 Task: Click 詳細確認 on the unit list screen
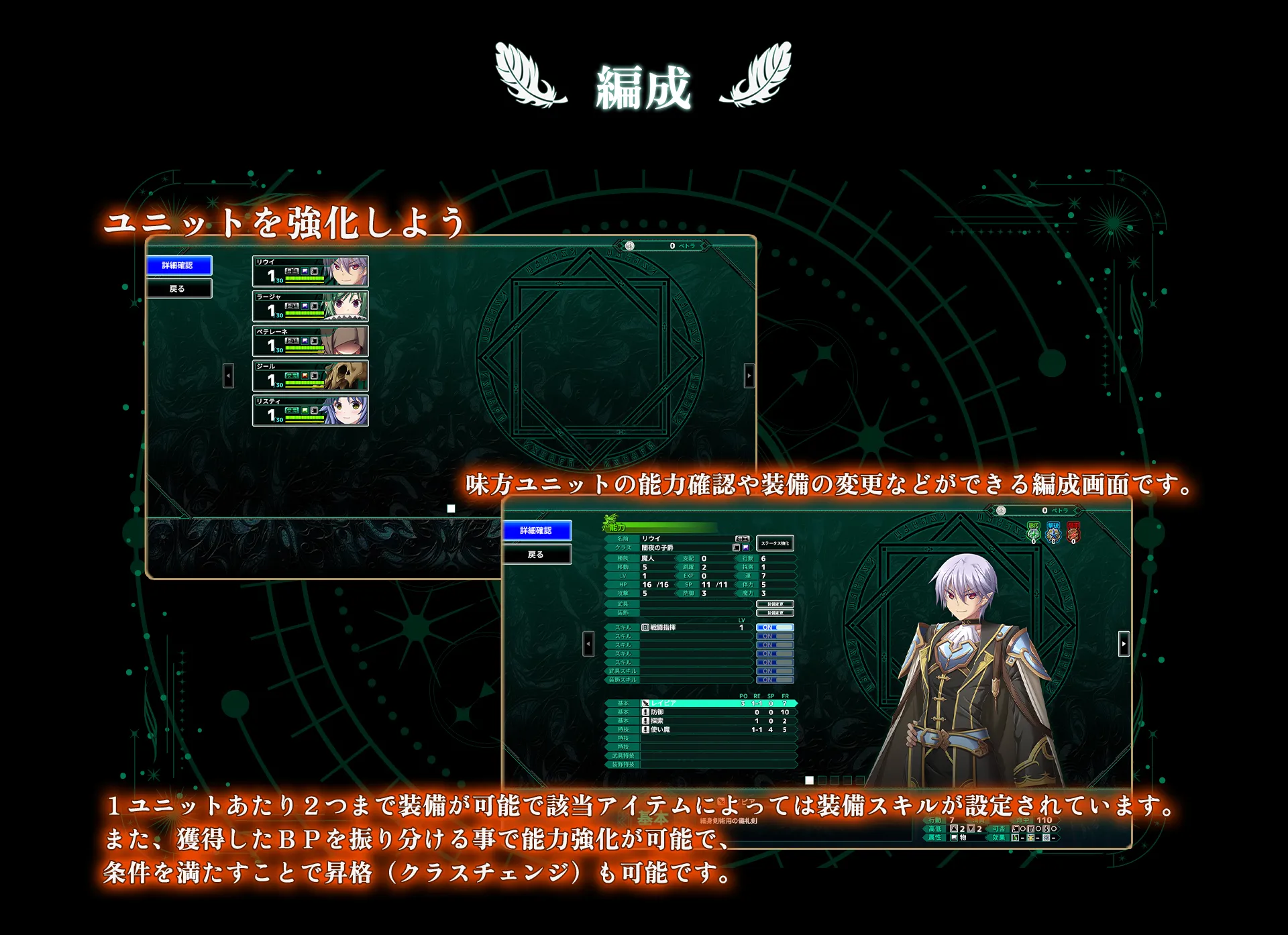[178, 266]
